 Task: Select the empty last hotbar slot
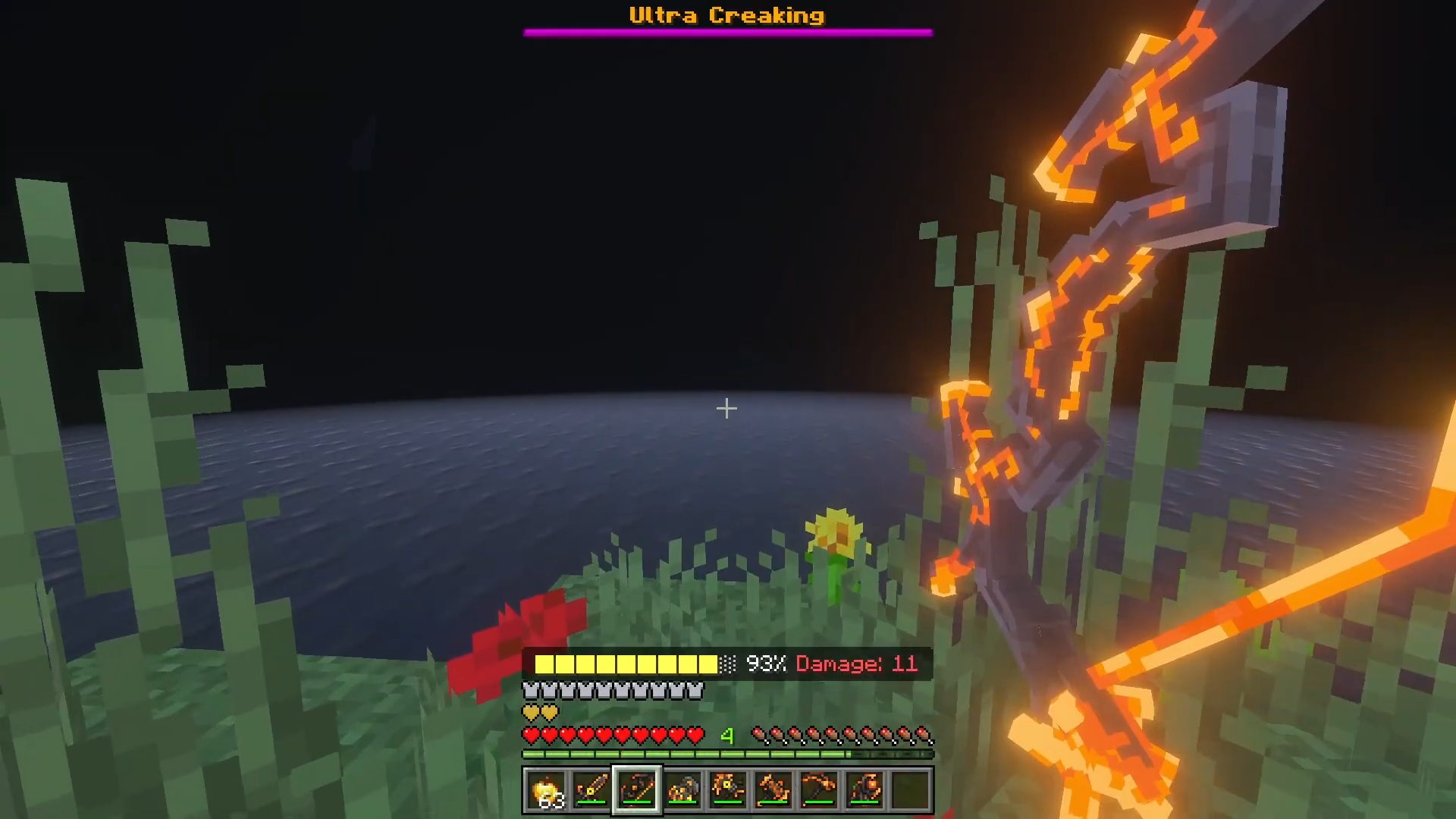[x=910, y=790]
